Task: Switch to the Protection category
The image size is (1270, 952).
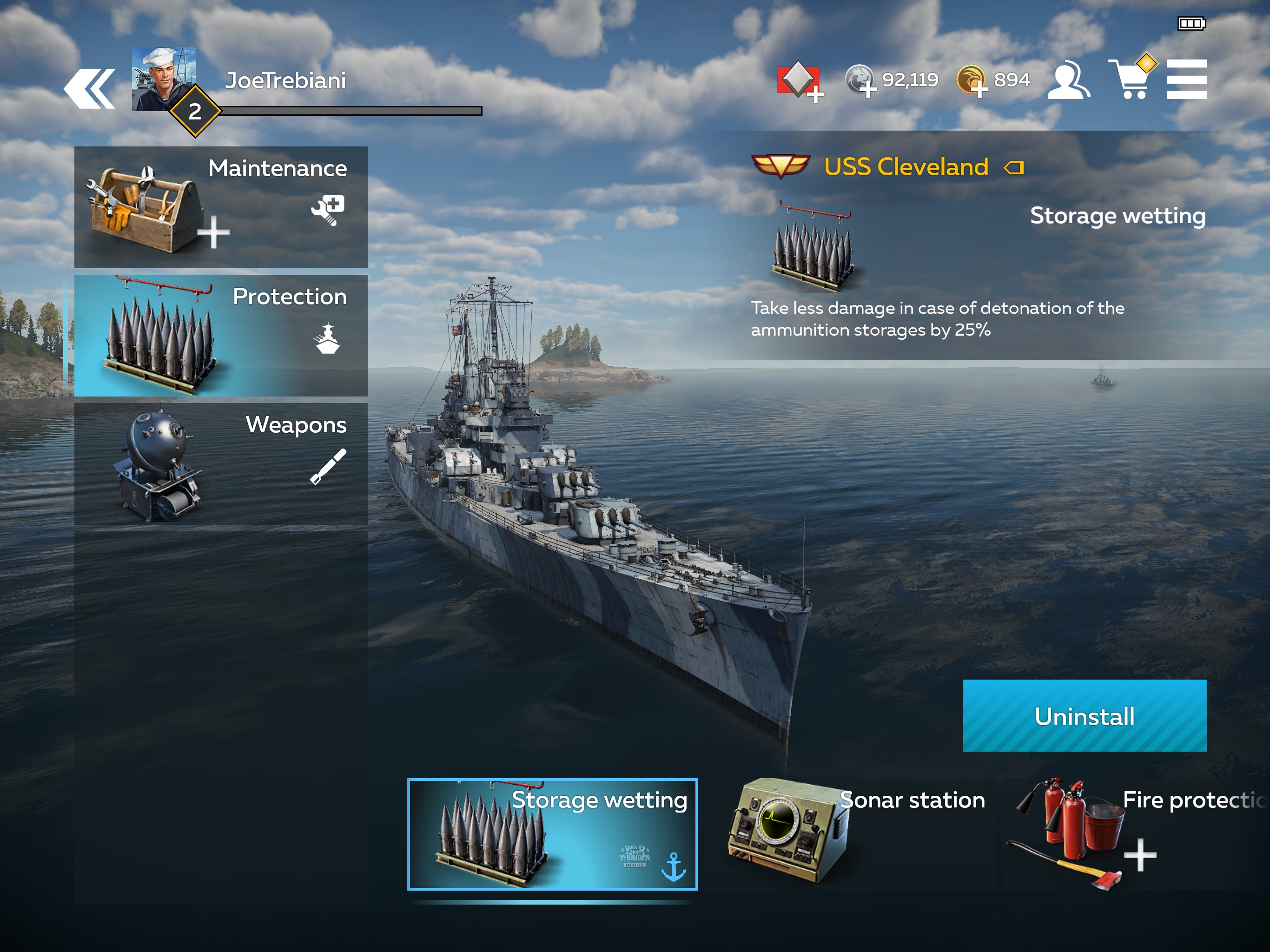Action: coord(220,335)
